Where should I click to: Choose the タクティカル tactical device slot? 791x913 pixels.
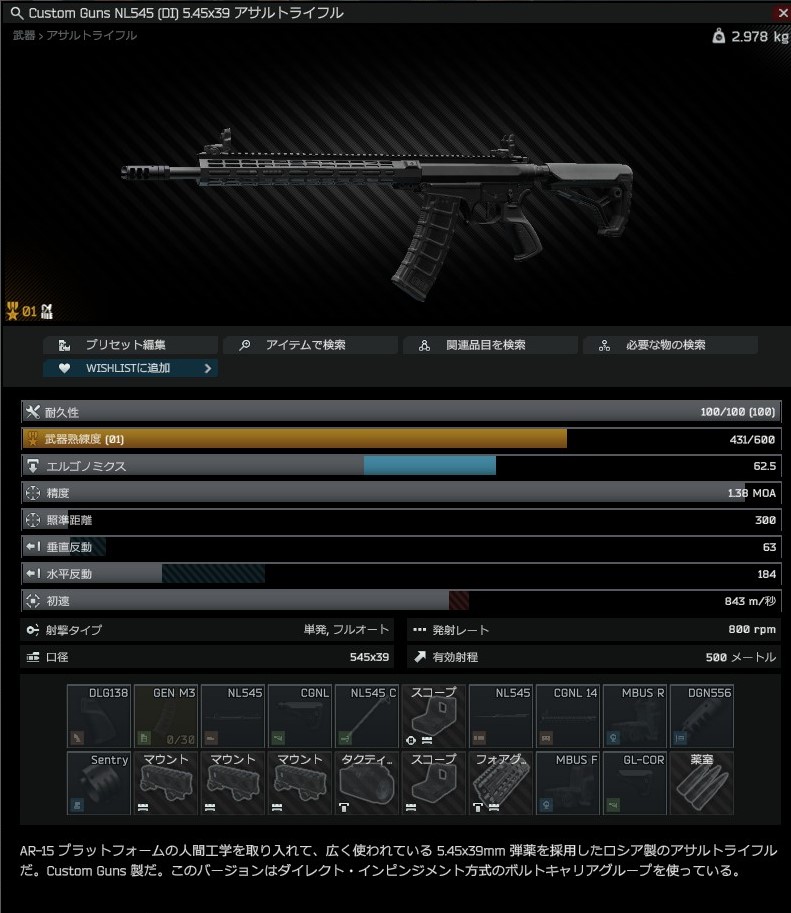point(367,783)
